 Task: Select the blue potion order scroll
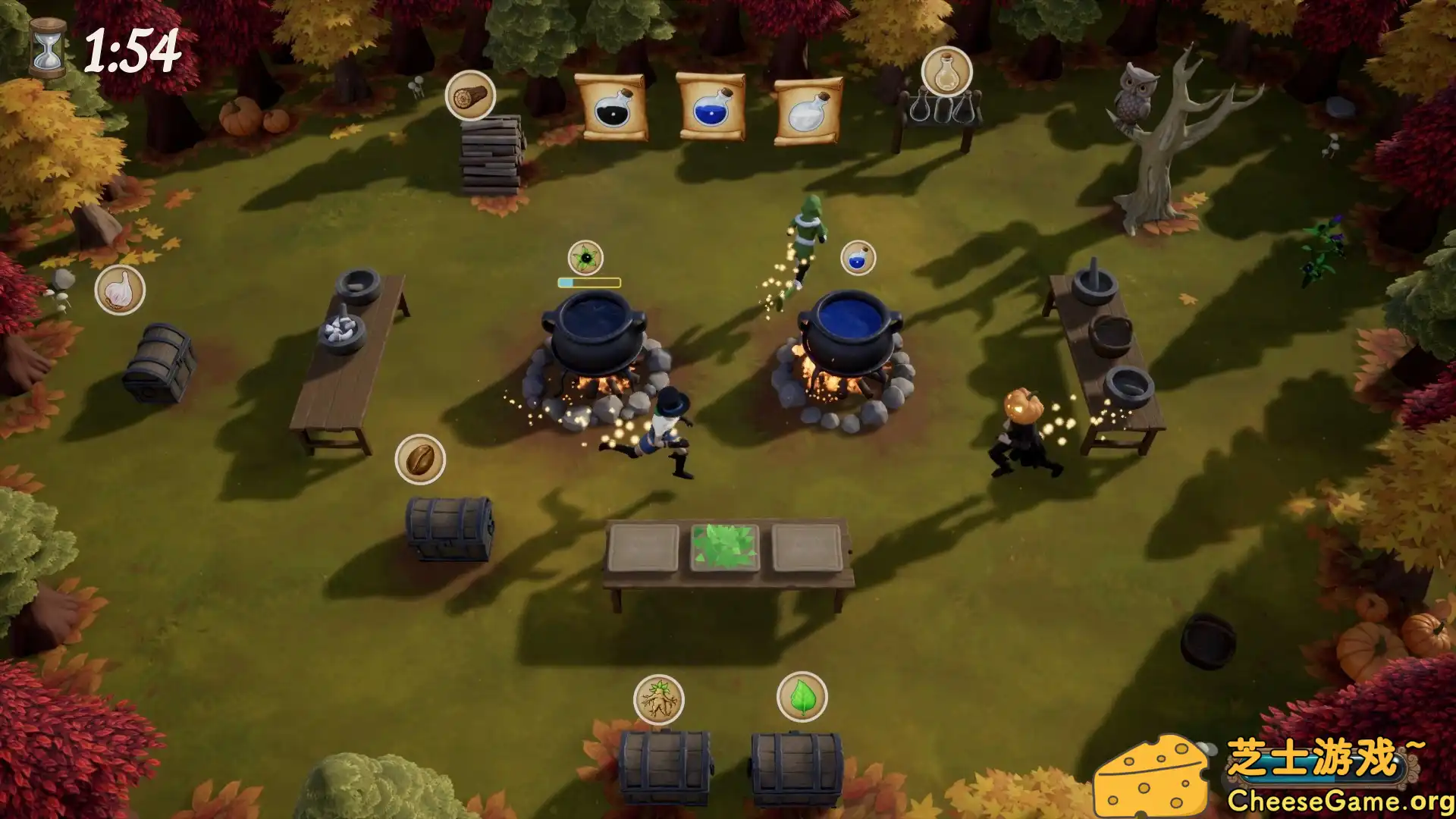(710, 106)
